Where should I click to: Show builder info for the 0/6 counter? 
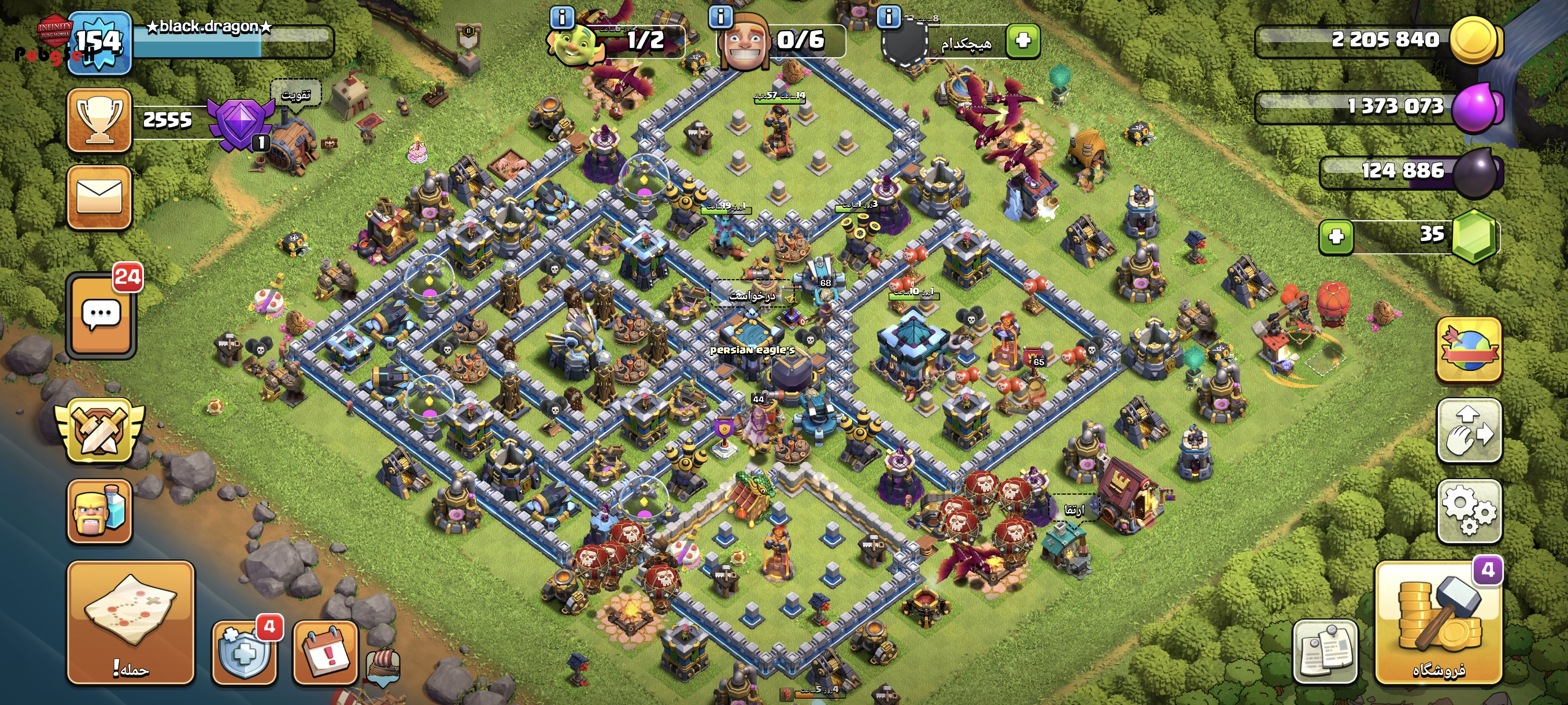click(721, 16)
